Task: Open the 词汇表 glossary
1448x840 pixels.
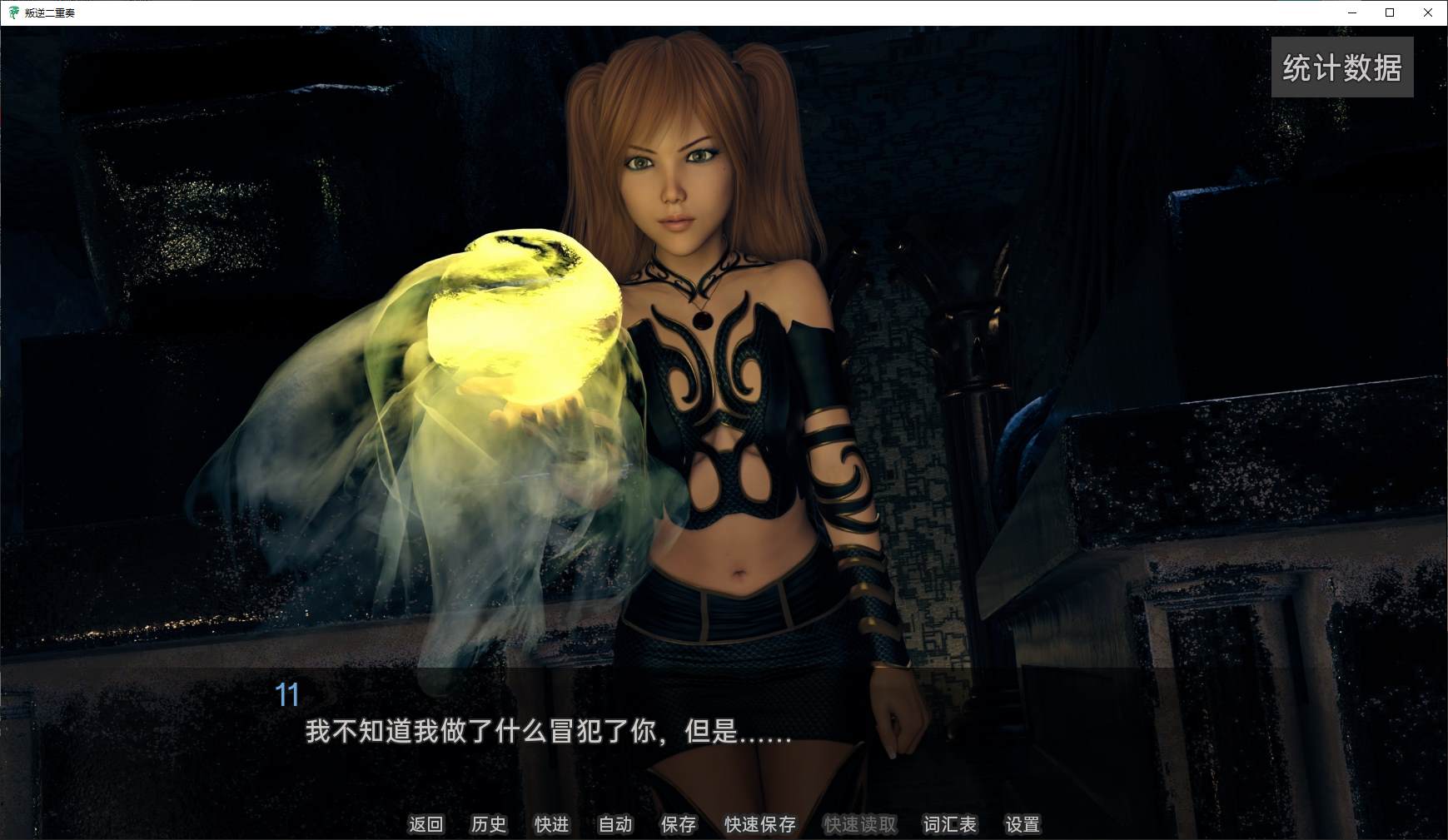Action: coord(949,824)
